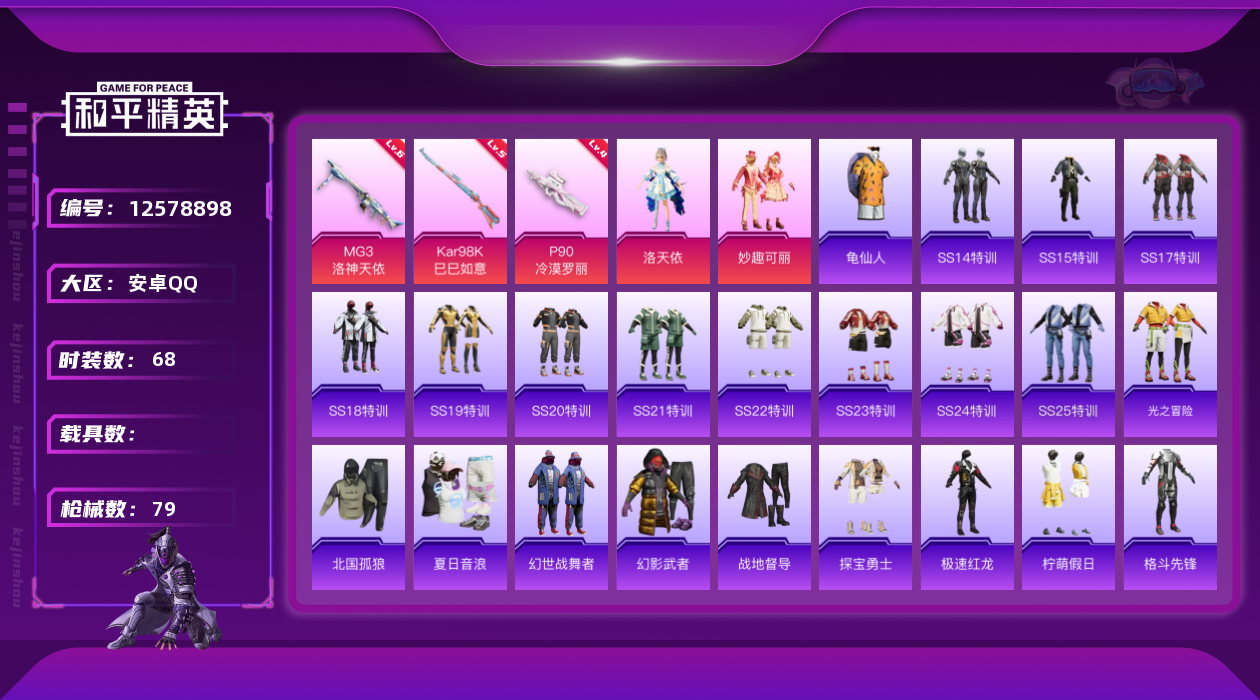Choose the 夏日音浪 outfit card
Viewport: 1260px width, 700px height.
coord(460,517)
